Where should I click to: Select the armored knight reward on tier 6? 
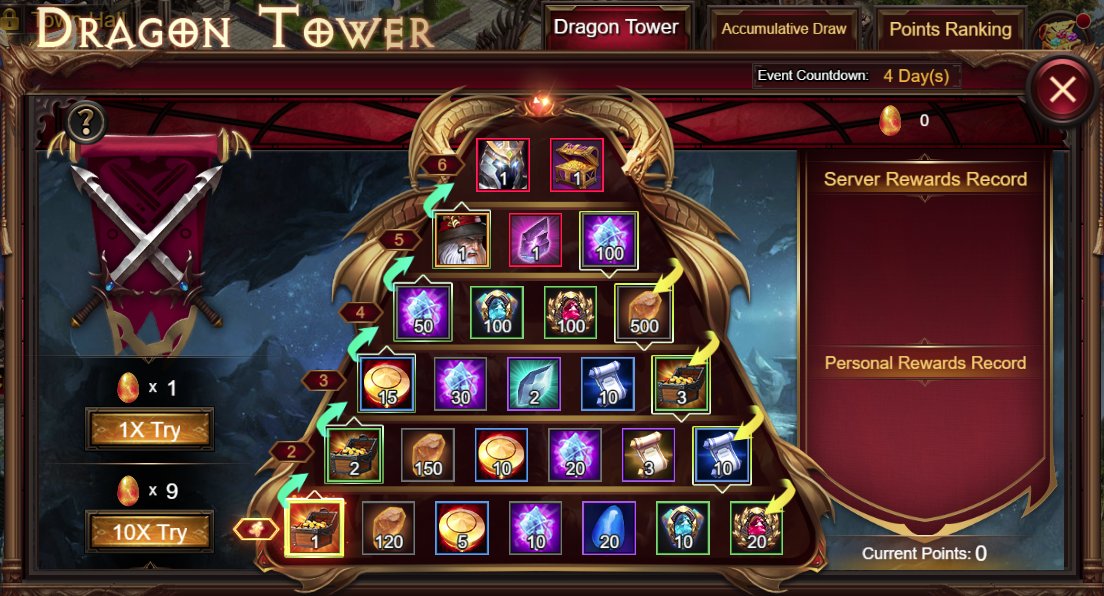click(502, 165)
